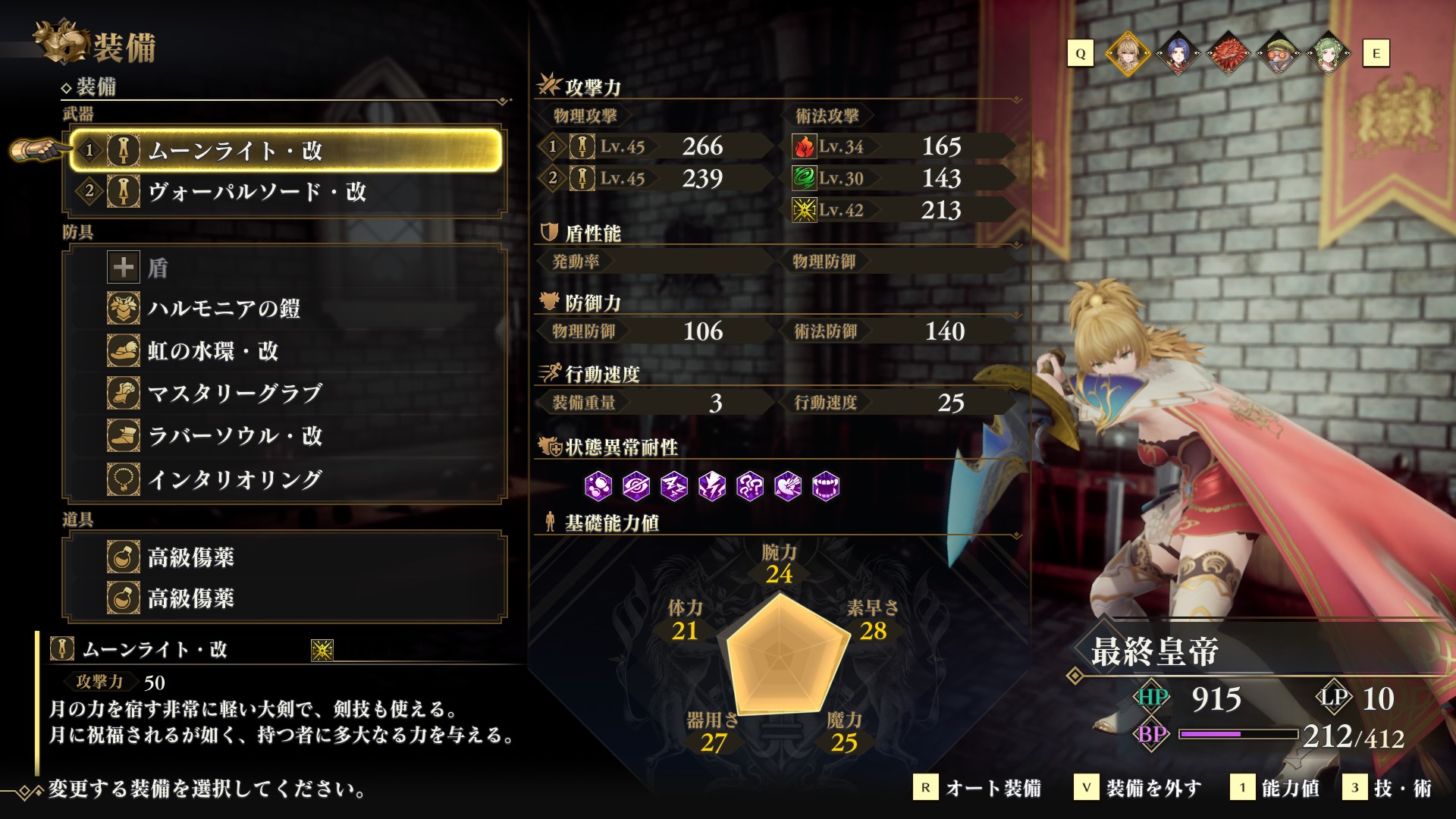
Task: Switch to the blonde emperor portrait
Action: [x=1128, y=54]
